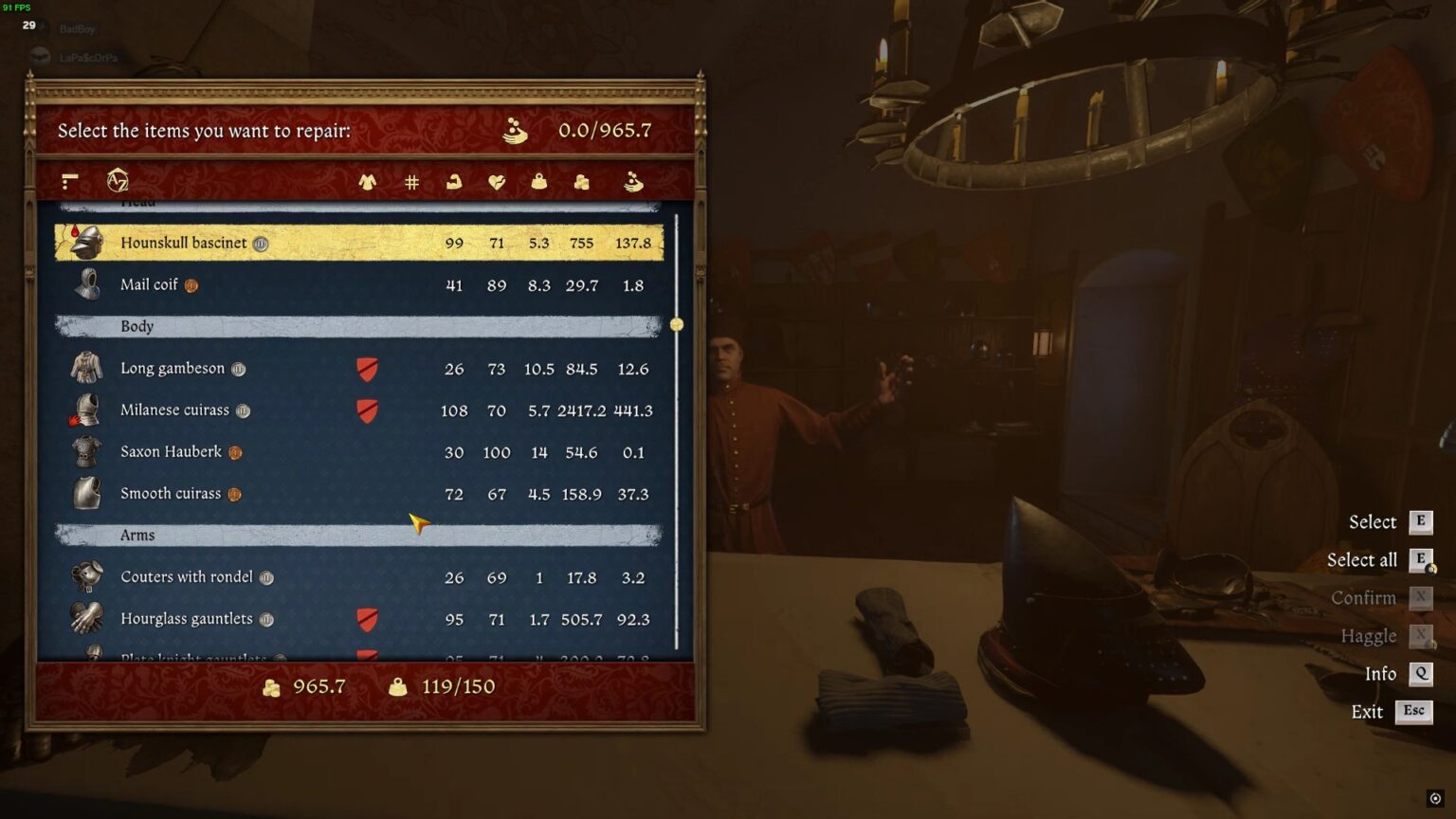Sort by the heart stat column icon

click(x=496, y=182)
